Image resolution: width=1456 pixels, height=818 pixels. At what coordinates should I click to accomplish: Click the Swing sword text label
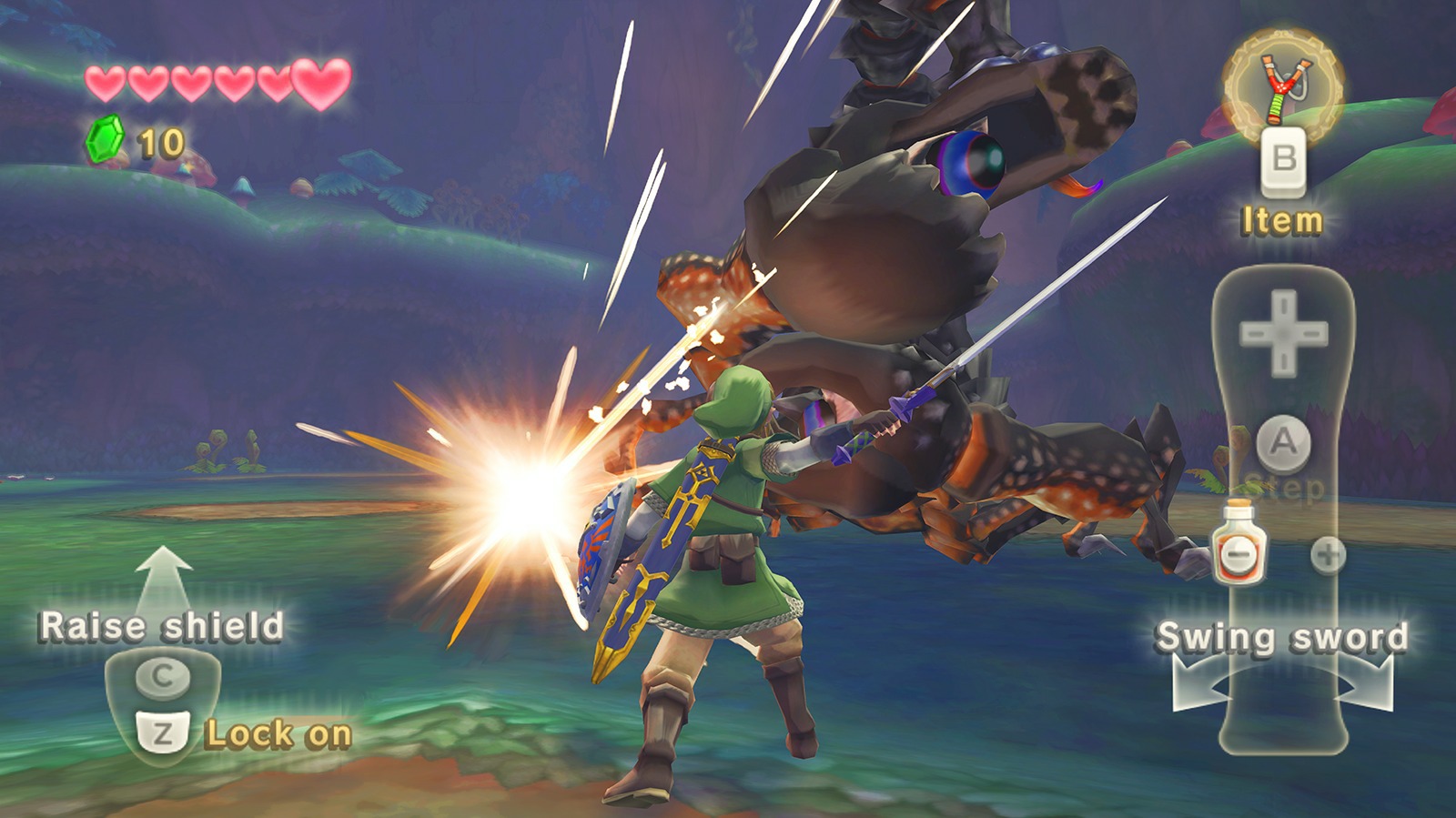[x=1283, y=638]
